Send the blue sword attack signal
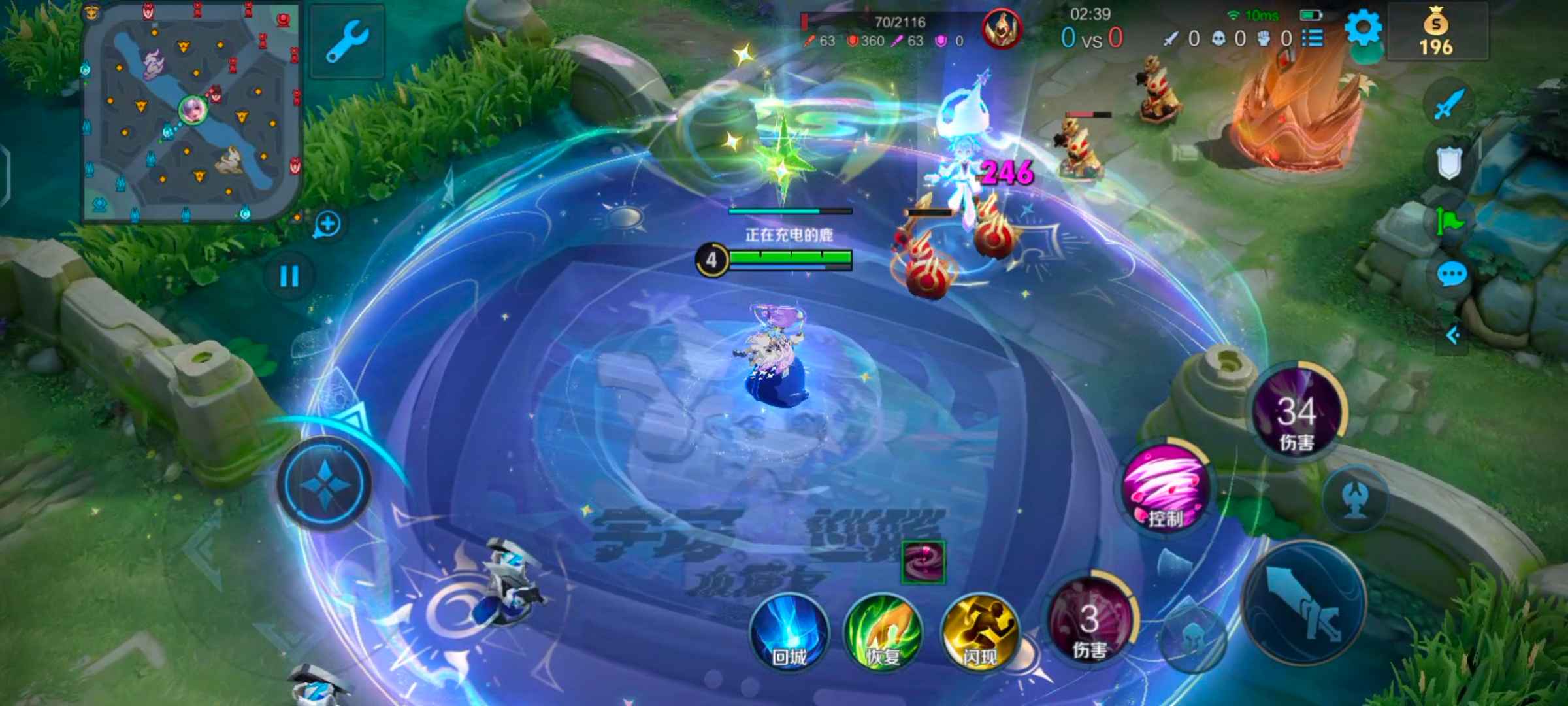 [x=1449, y=105]
